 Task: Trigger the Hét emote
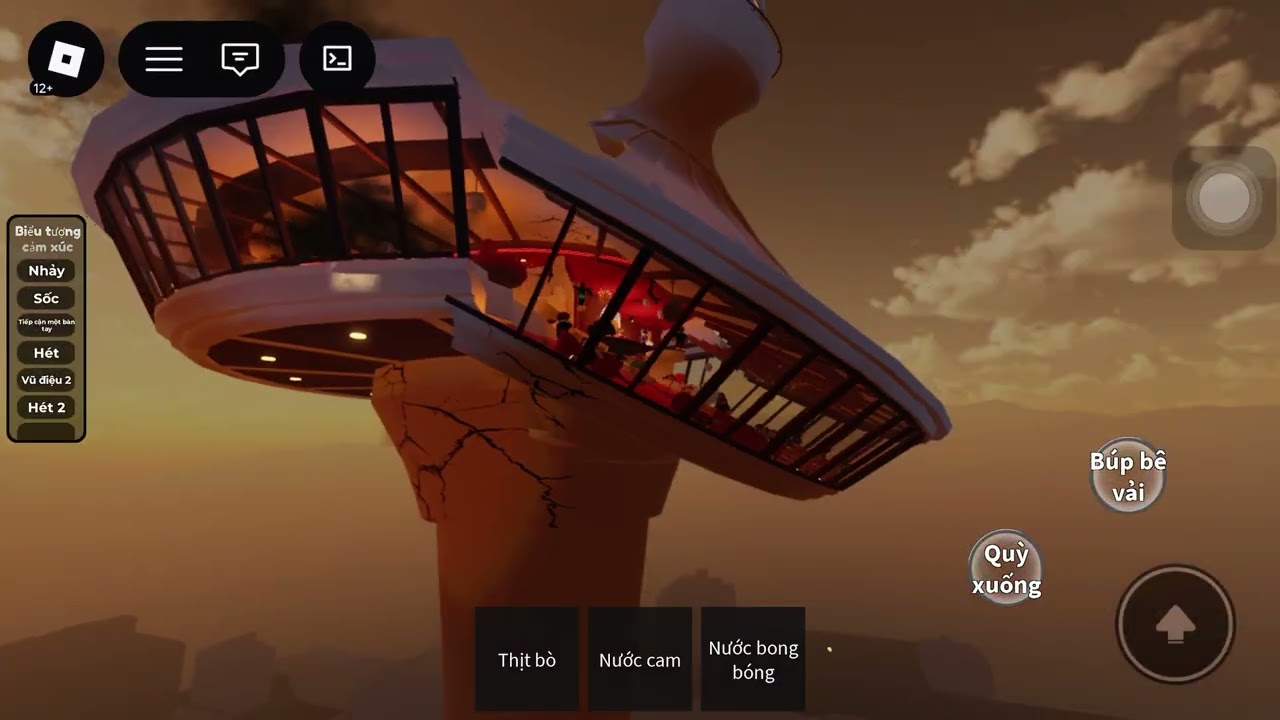pyautogui.click(x=46, y=353)
